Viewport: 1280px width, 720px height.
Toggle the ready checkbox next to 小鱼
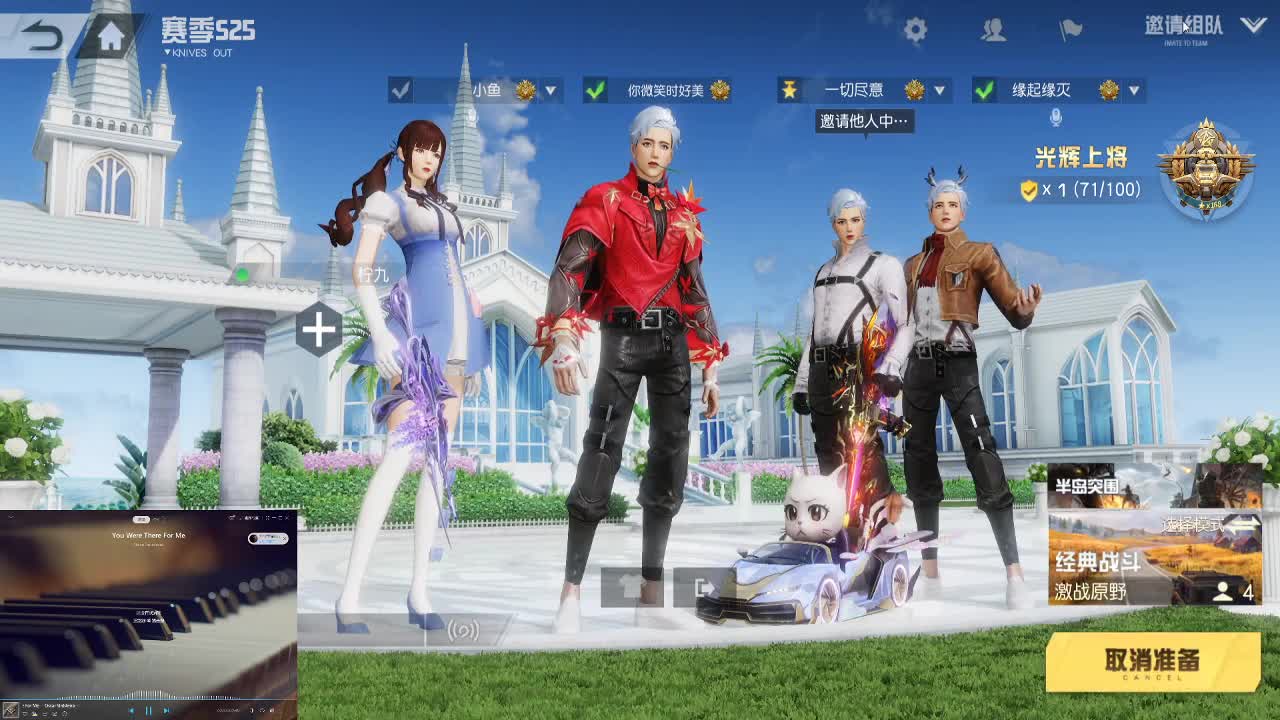tap(401, 89)
